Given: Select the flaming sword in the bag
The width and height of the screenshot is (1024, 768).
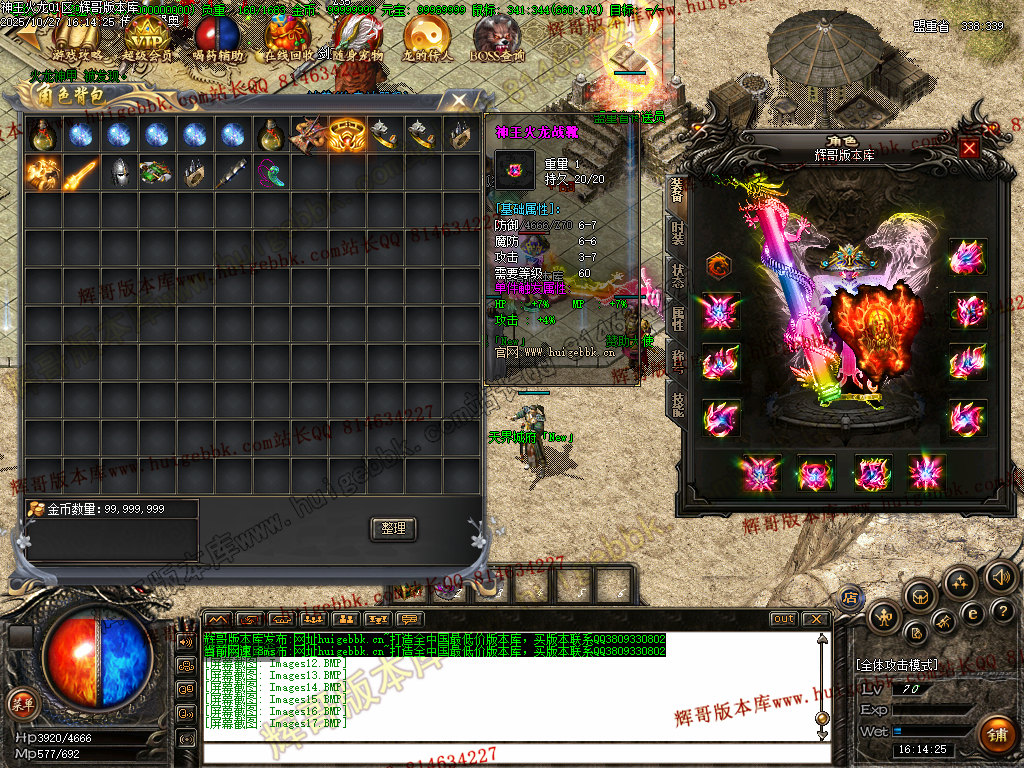Looking at the screenshot, I should [x=81, y=172].
